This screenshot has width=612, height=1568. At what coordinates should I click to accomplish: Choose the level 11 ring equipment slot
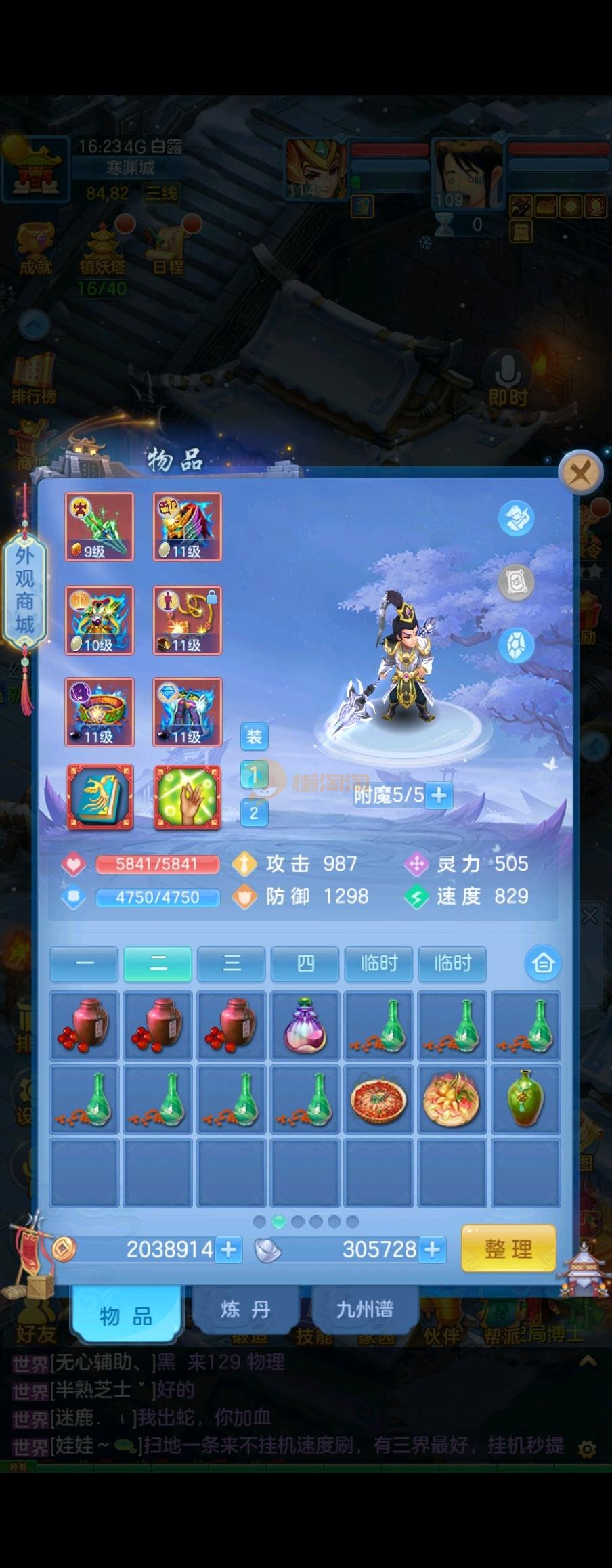pos(100,712)
